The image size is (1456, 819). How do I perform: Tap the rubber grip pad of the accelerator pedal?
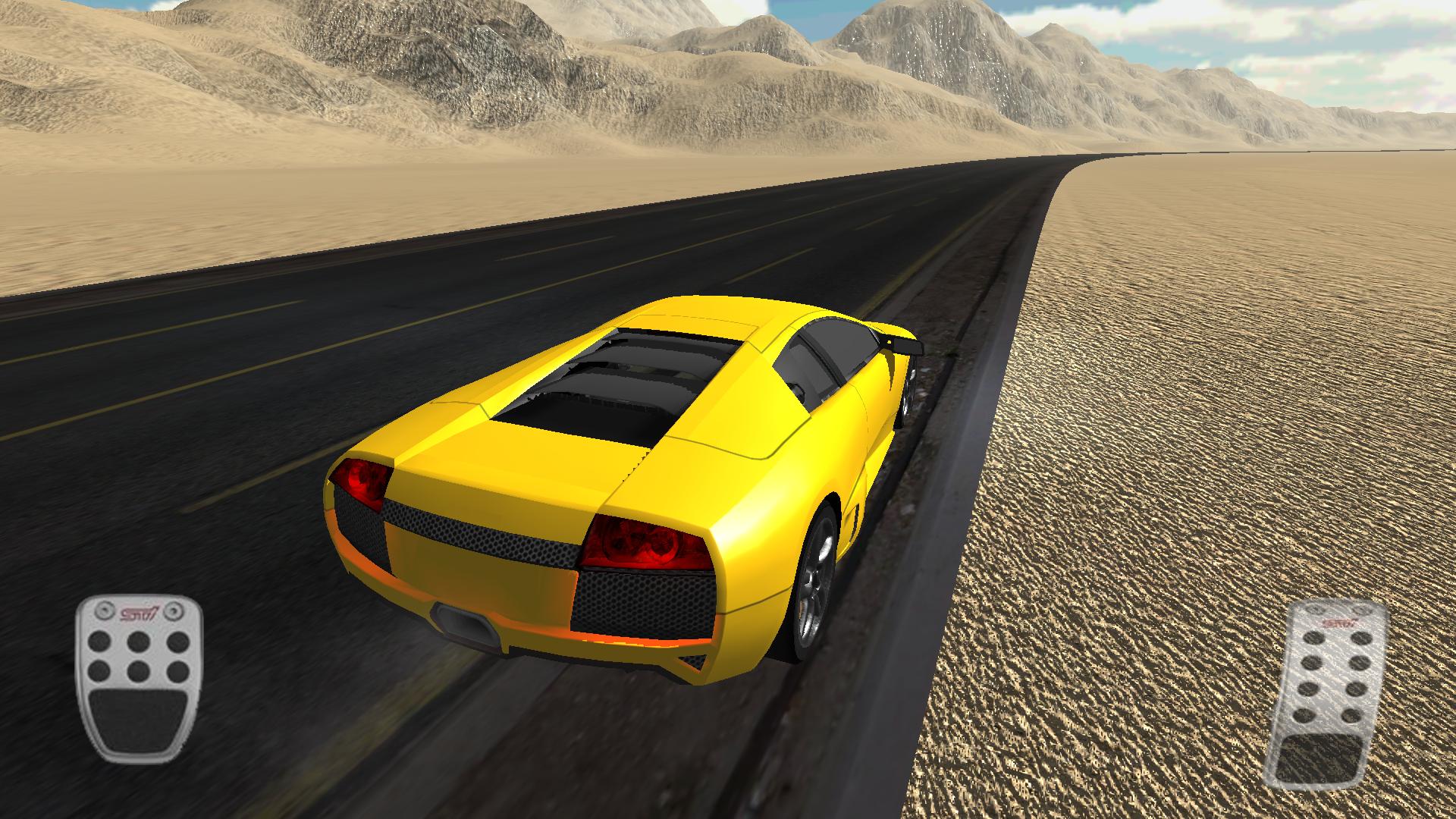click(x=1321, y=758)
